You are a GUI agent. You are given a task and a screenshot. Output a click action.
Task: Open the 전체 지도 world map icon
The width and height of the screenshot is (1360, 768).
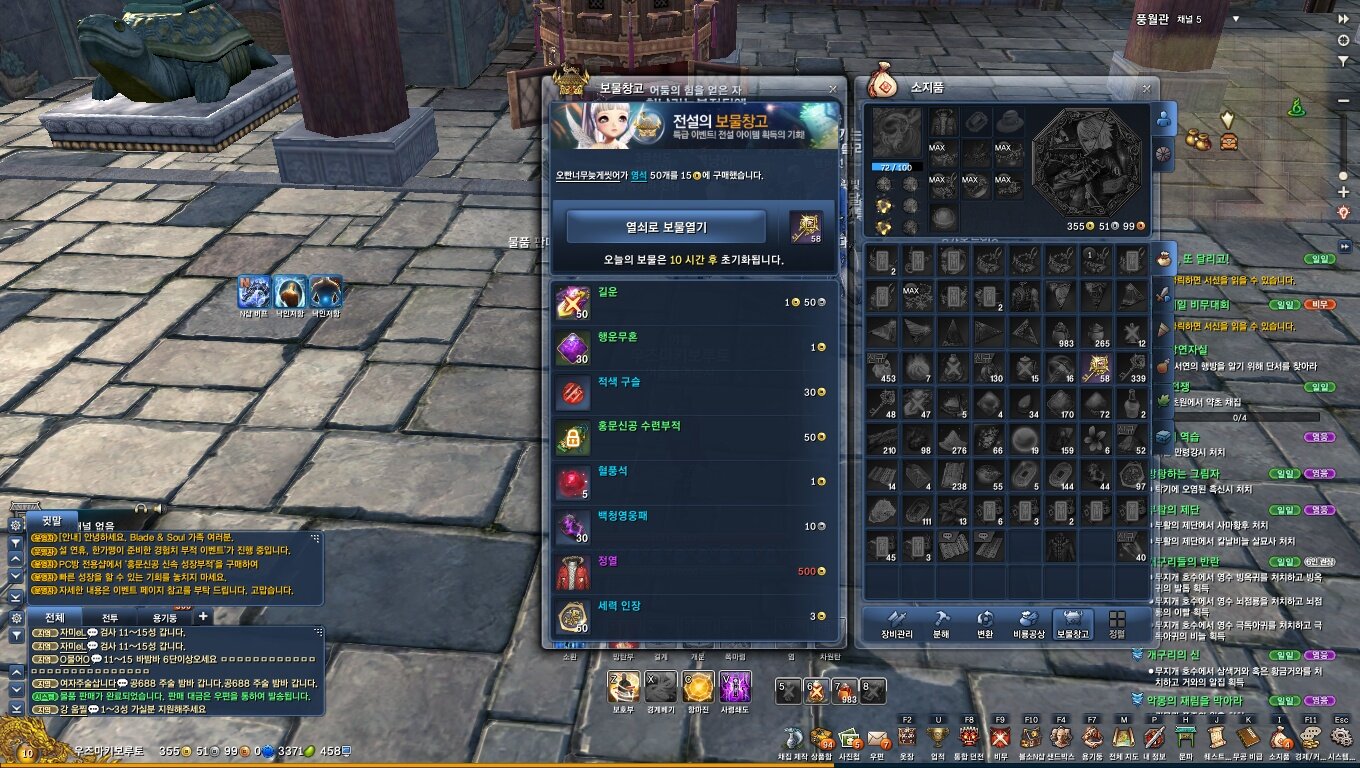pos(1123,739)
